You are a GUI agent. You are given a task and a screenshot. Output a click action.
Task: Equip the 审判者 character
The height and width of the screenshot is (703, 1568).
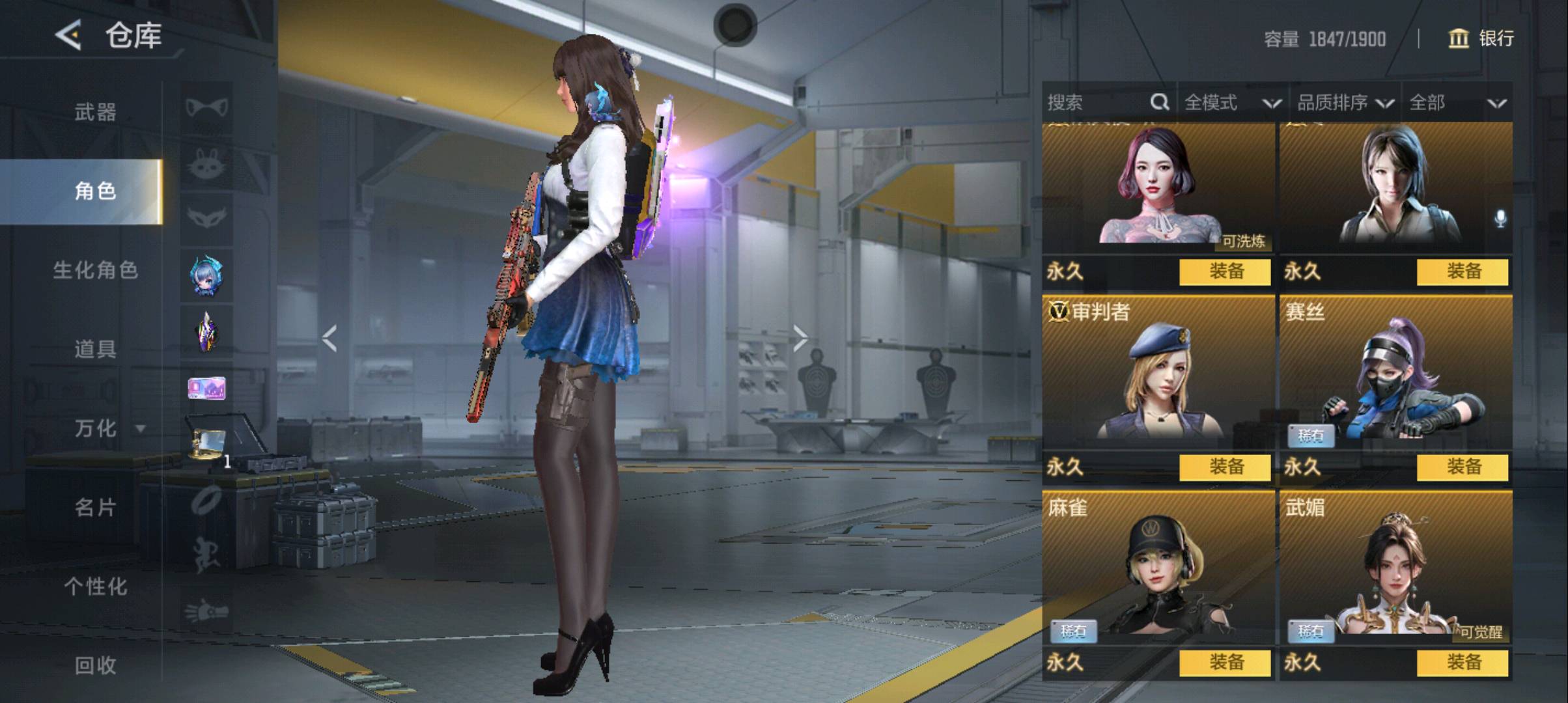click(x=1225, y=467)
